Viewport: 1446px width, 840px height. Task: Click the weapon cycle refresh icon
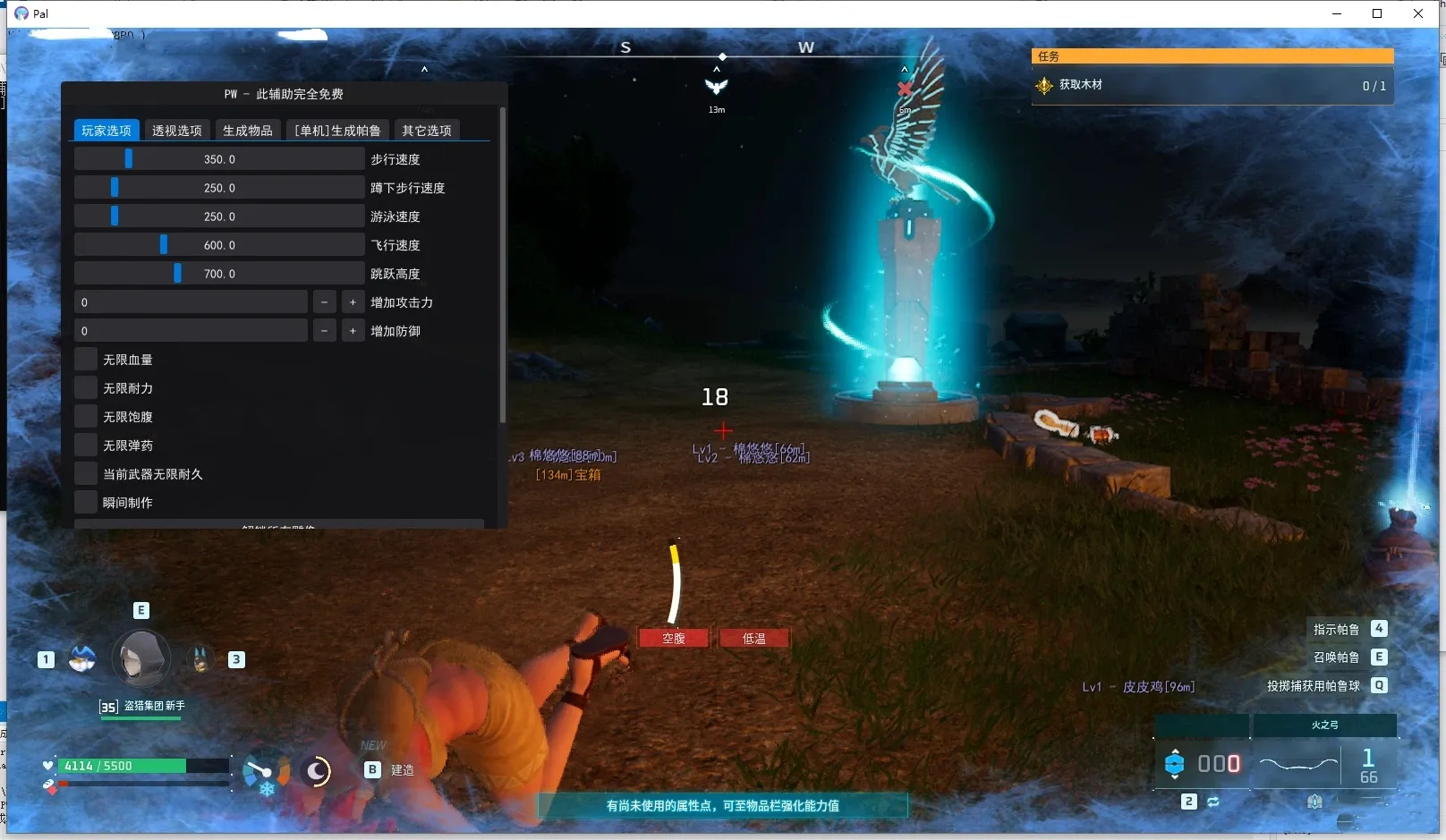tap(1214, 802)
